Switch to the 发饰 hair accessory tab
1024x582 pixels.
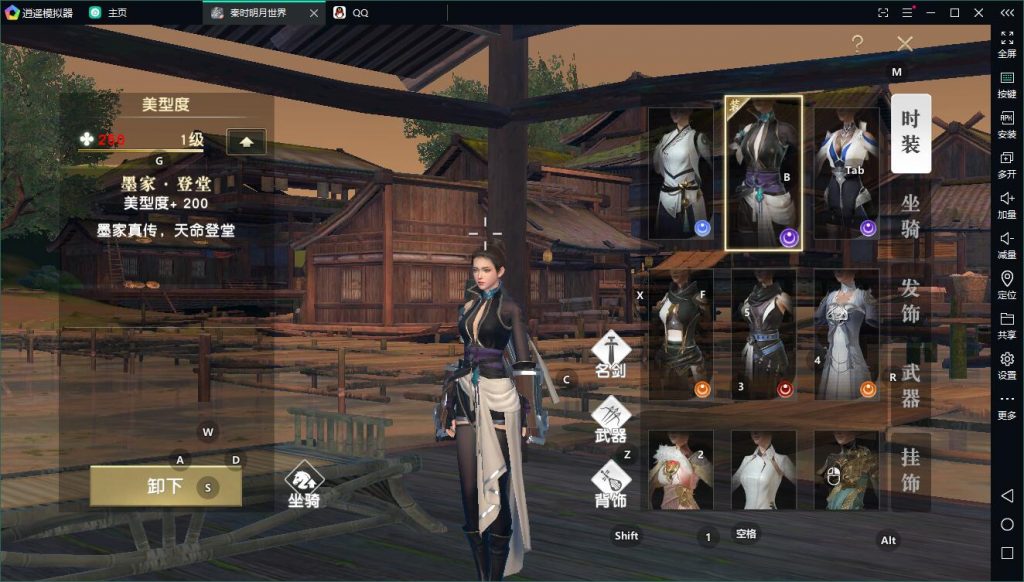pyautogui.click(x=910, y=301)
